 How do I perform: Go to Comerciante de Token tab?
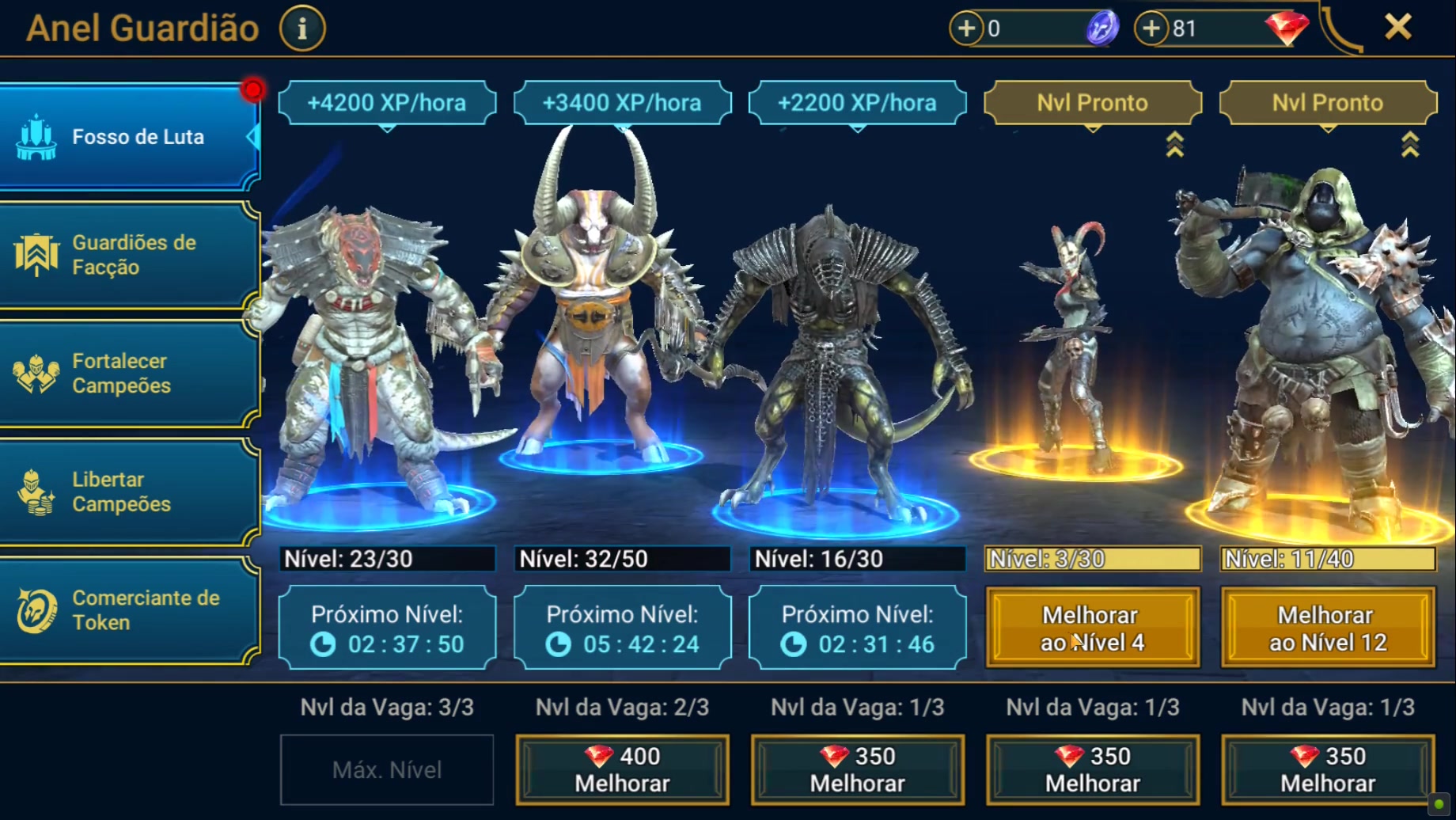click(131, 610)
